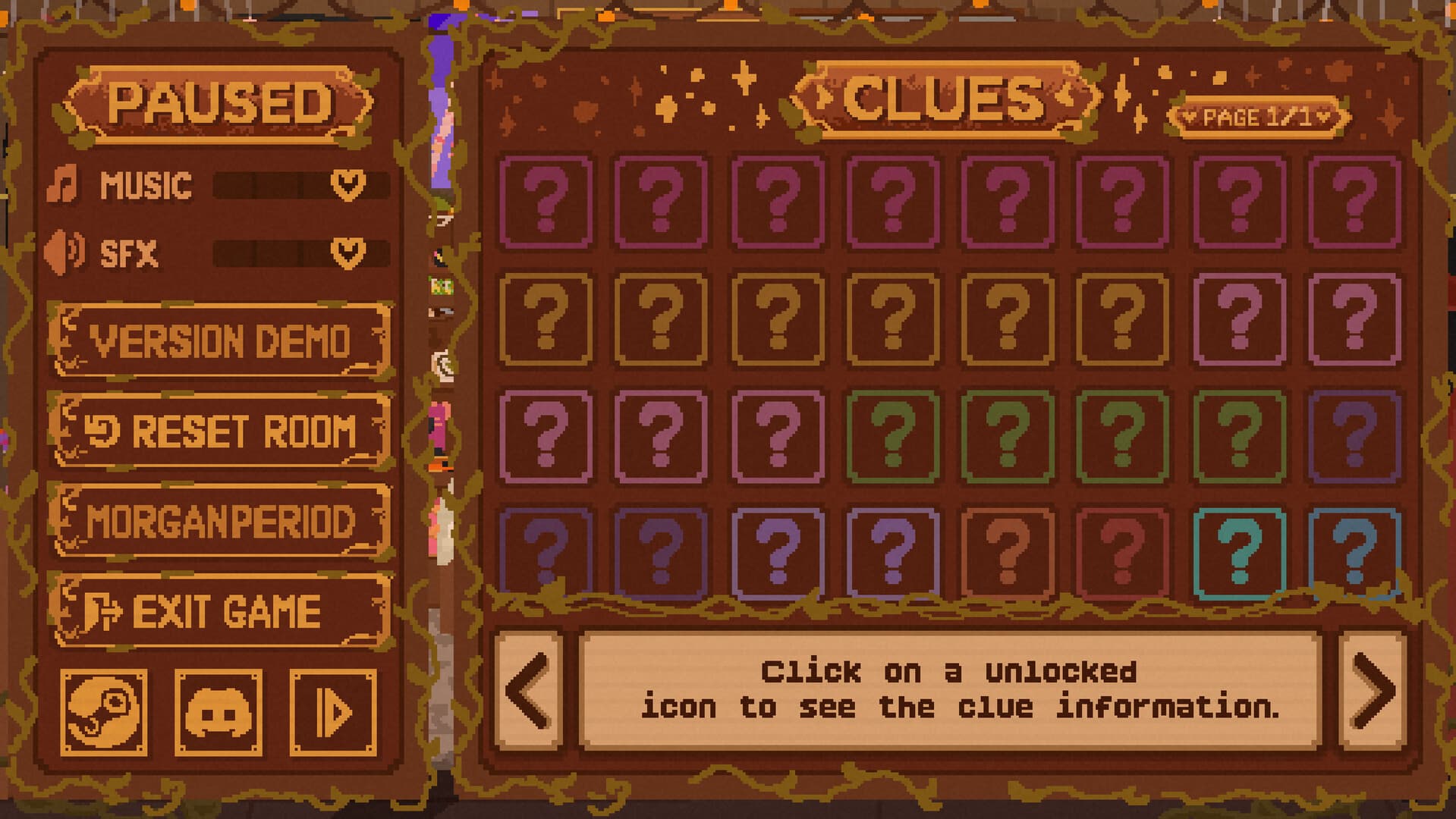Select the PAUSED menu banner

point(219,102)
